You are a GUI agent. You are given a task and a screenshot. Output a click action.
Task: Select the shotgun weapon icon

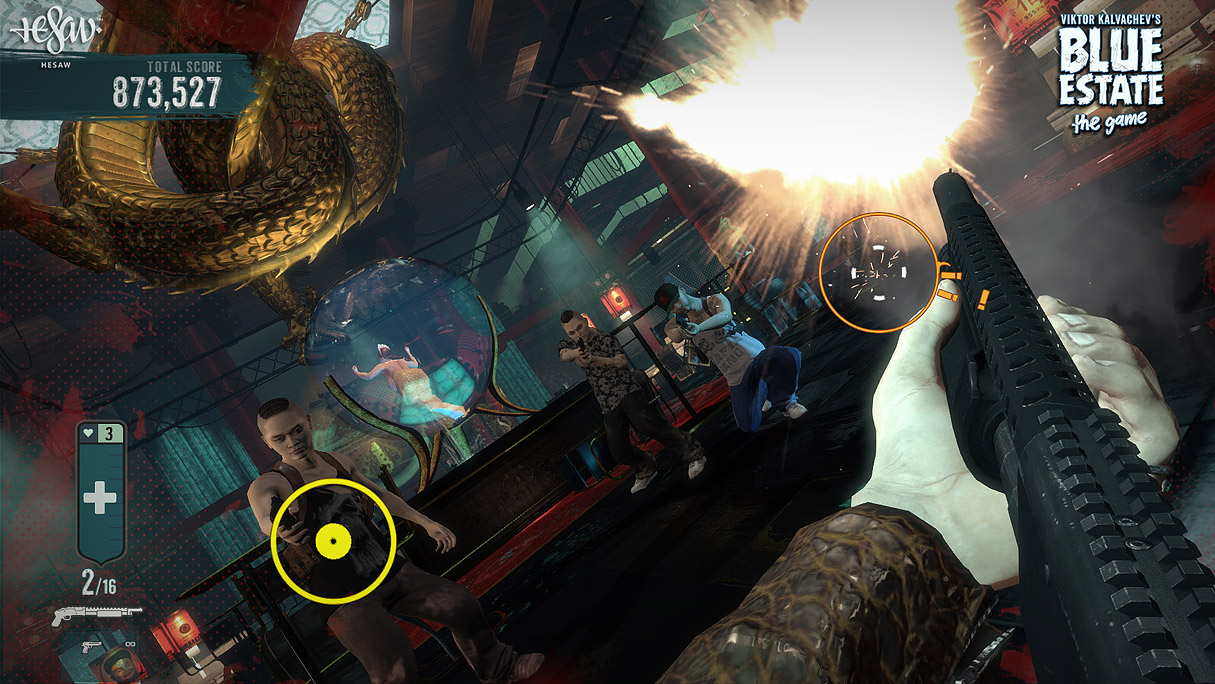click(x=97, y=613)
